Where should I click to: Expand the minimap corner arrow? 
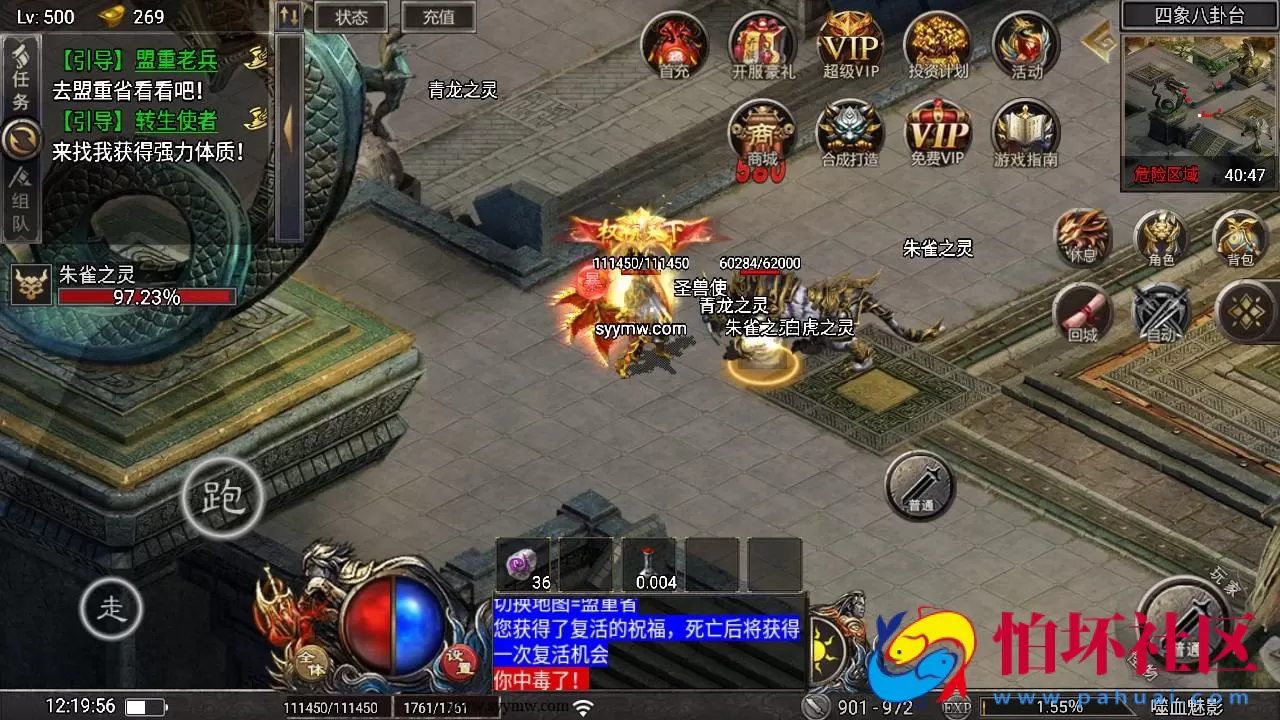tap(1097, 43)
